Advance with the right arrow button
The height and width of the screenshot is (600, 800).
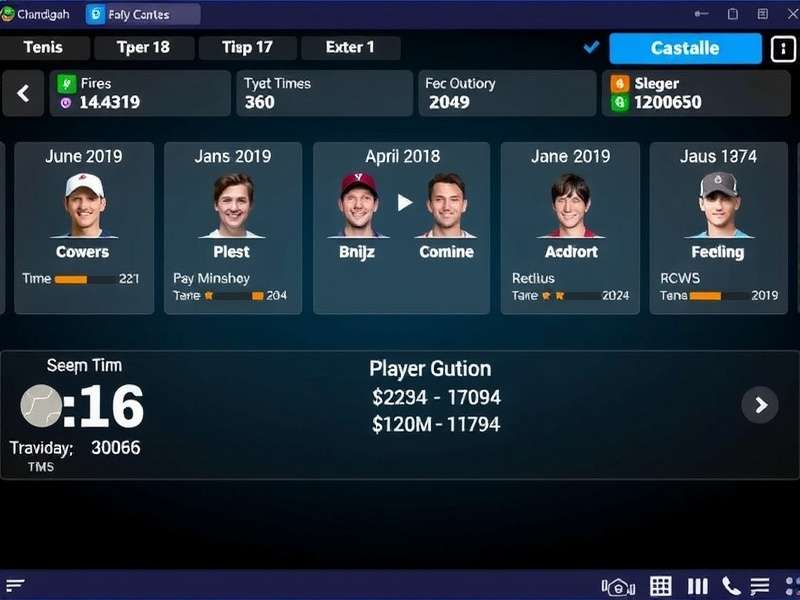[x=760, y=404]
